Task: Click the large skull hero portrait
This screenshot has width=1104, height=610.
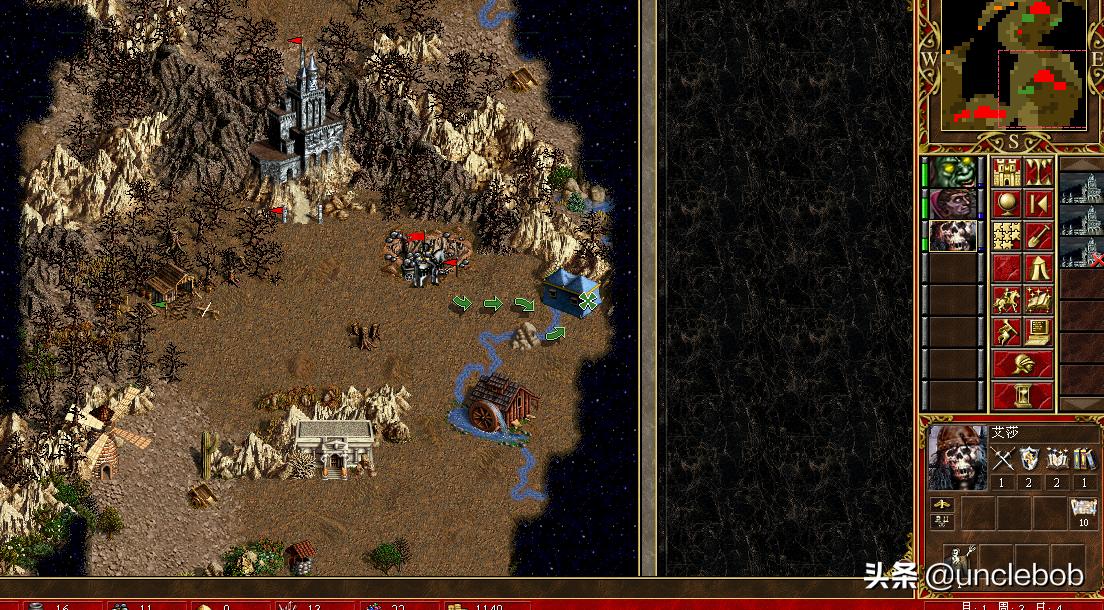Action: [x=957, y=458]
